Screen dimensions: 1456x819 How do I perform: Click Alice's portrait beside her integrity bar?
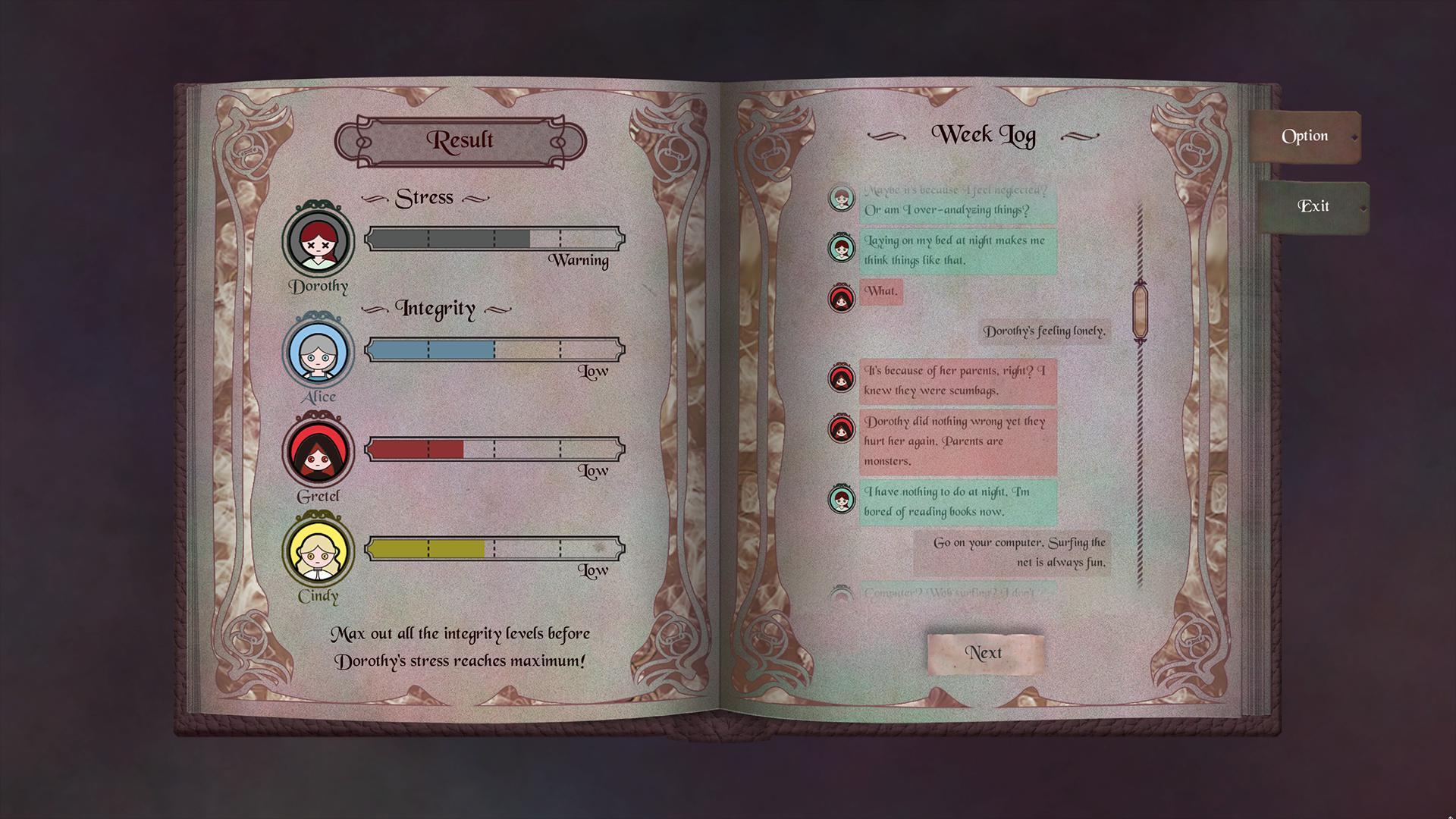click(319, 353)
